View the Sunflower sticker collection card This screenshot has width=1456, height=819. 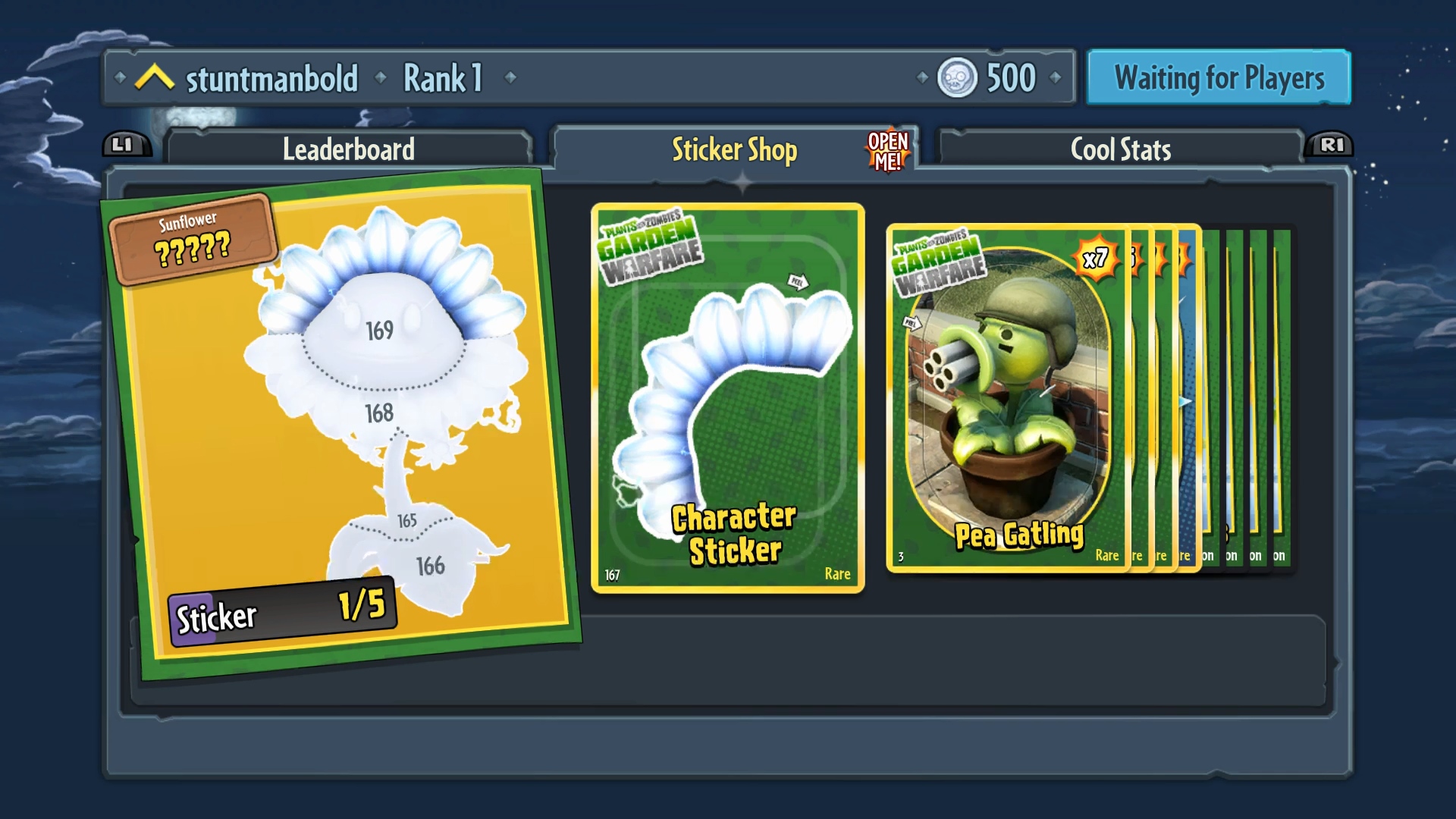point(341,425)
